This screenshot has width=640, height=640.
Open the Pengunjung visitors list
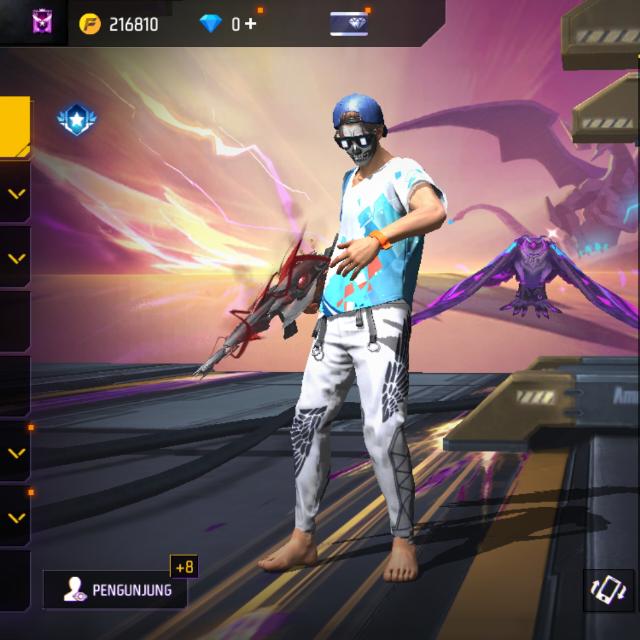pos(115,590)
